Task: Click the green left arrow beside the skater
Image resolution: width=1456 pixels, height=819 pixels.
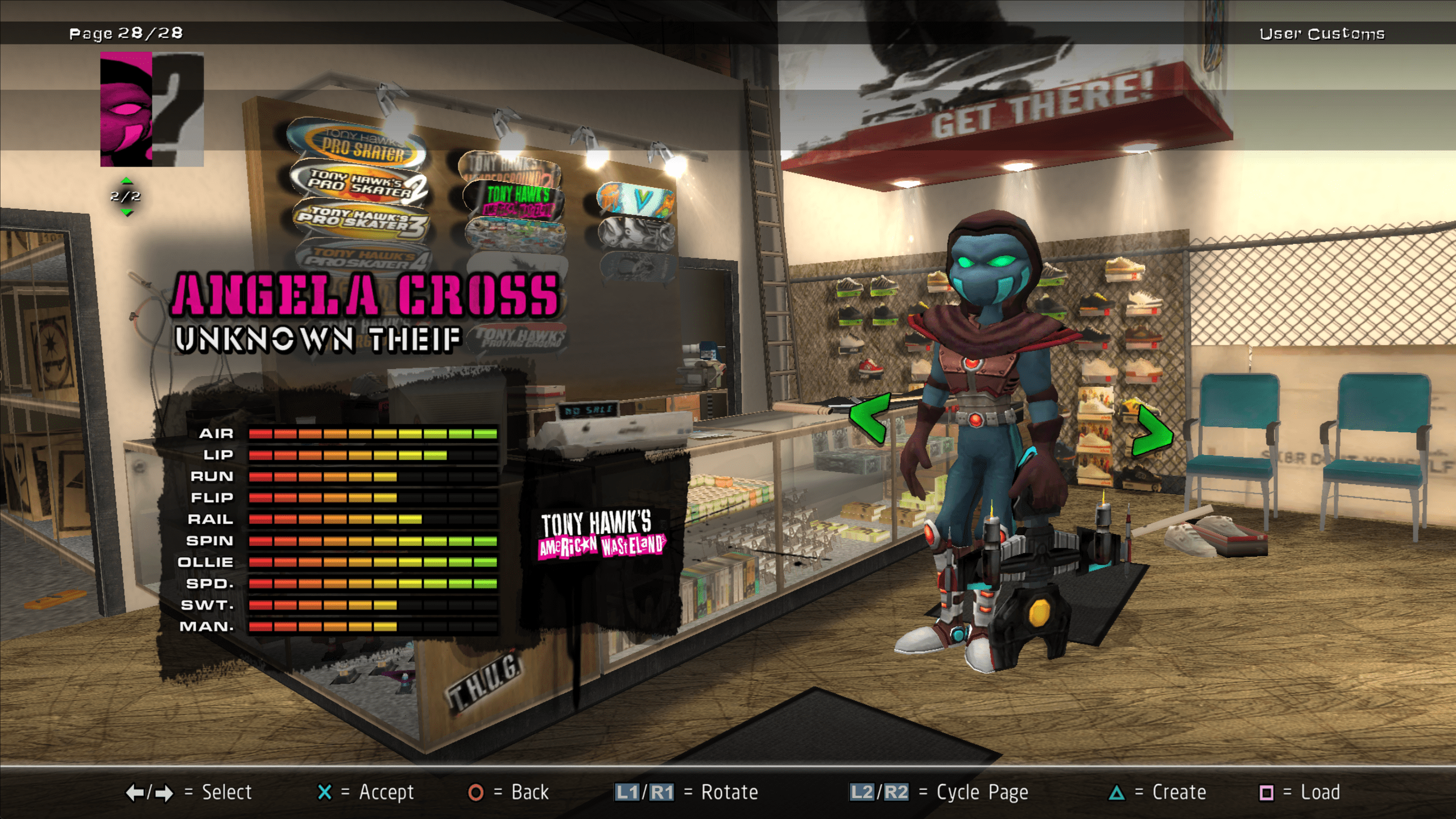Action: coord(868,418)
